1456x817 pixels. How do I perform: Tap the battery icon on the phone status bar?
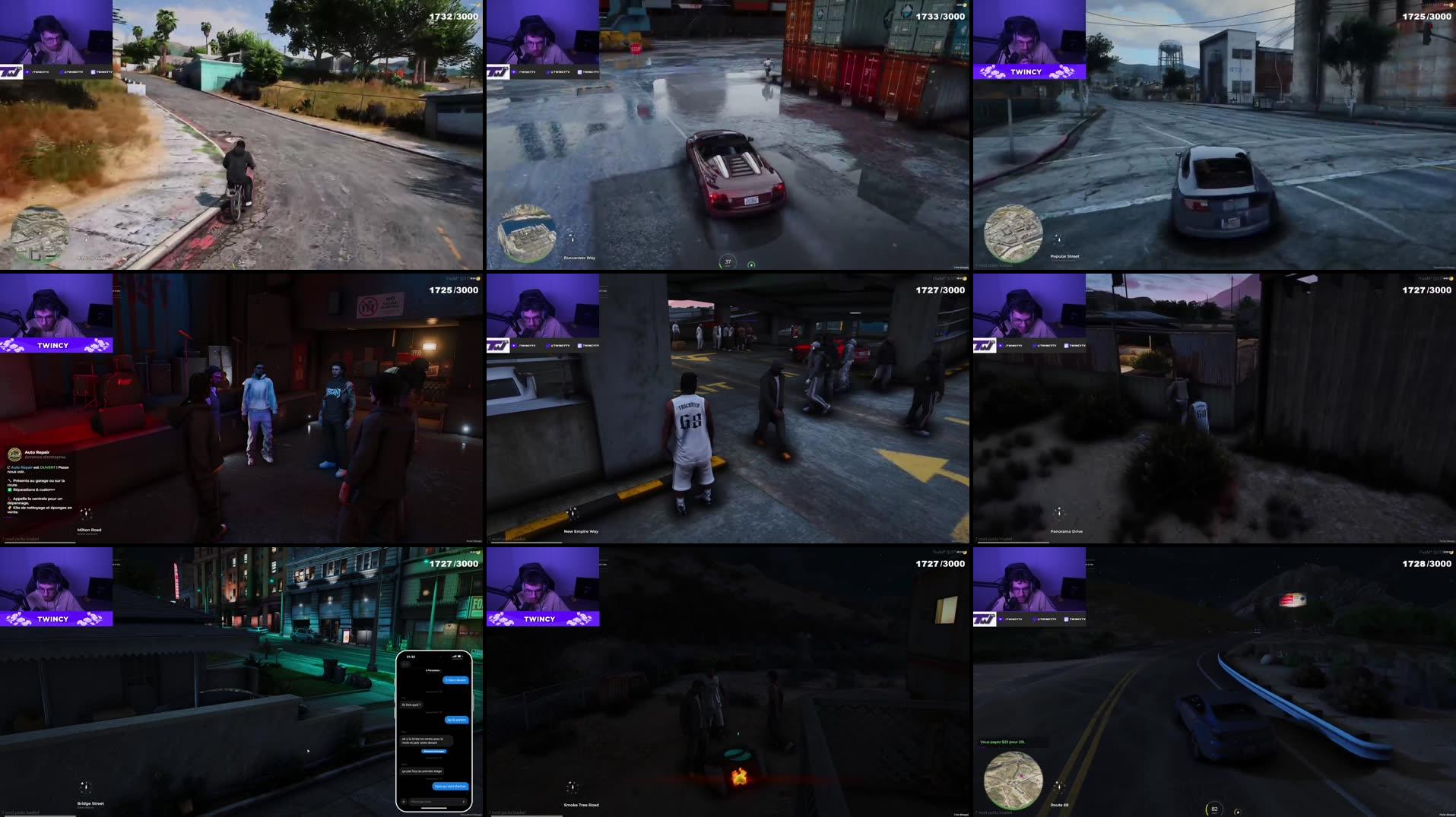click(x=460, y=656)
